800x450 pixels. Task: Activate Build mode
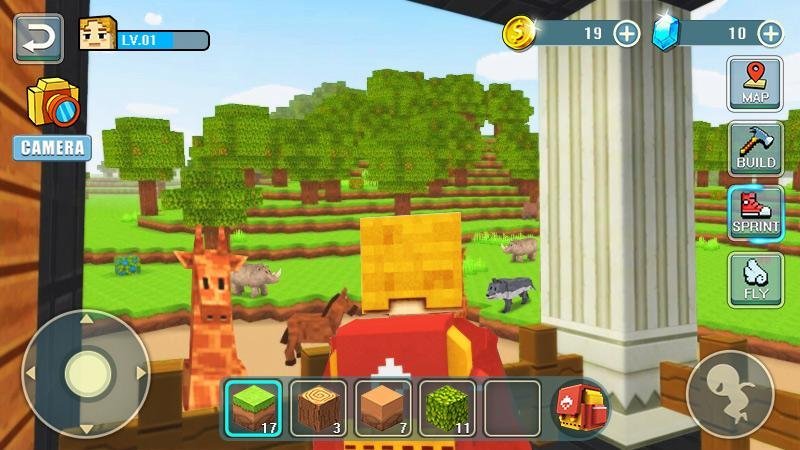point(755,148)
